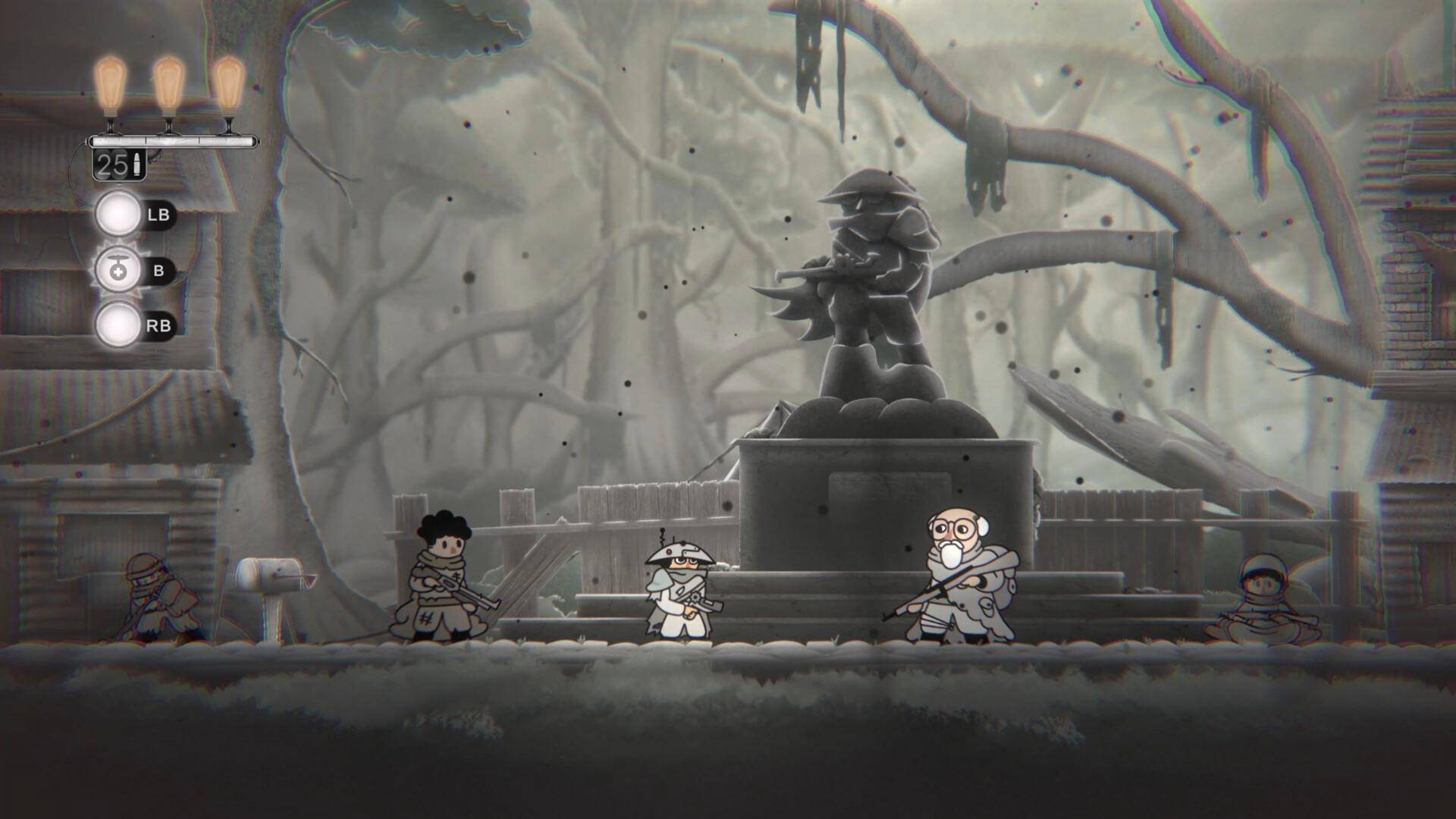Screen dimensions: 1456x819
Task: Click the health meter bar under the lightbulbs
Action: [x=171, y=140]
